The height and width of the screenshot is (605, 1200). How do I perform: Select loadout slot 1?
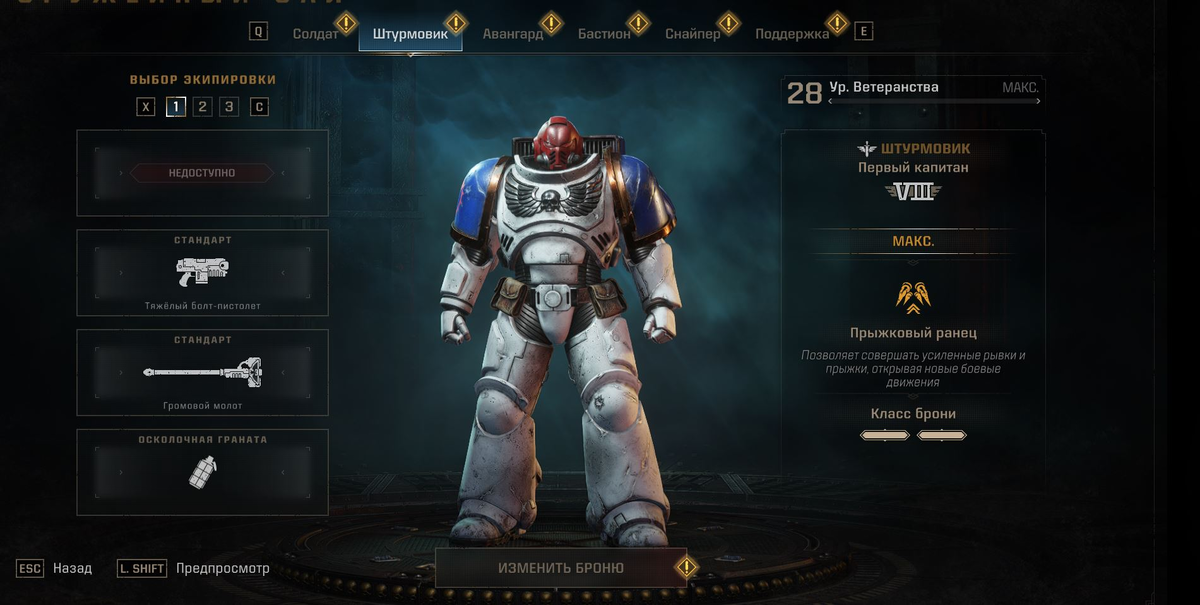[x=176, y=107]
